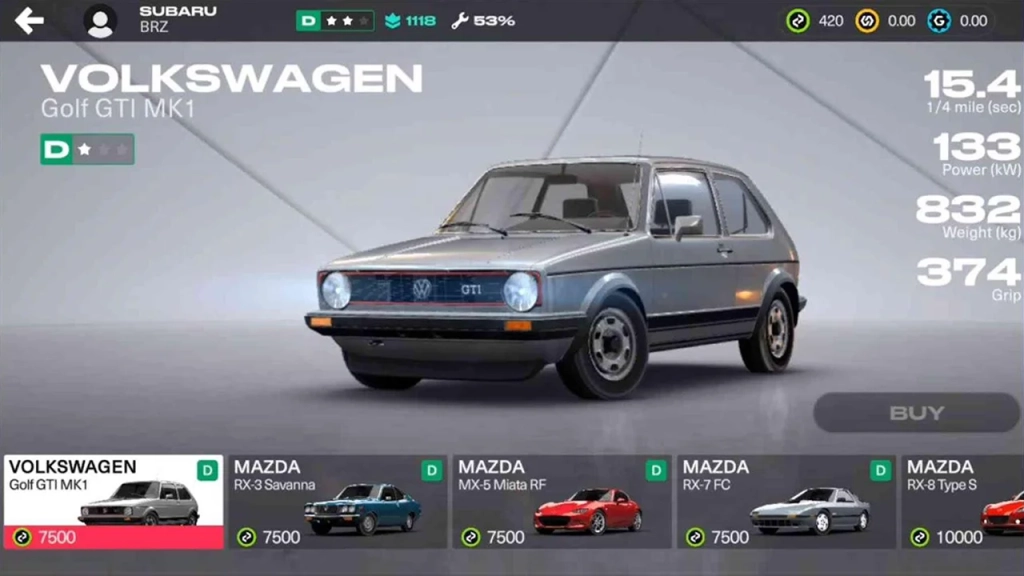Go back using the arrow button
The width and height of the screenshot is (1024, 576).
29,20
